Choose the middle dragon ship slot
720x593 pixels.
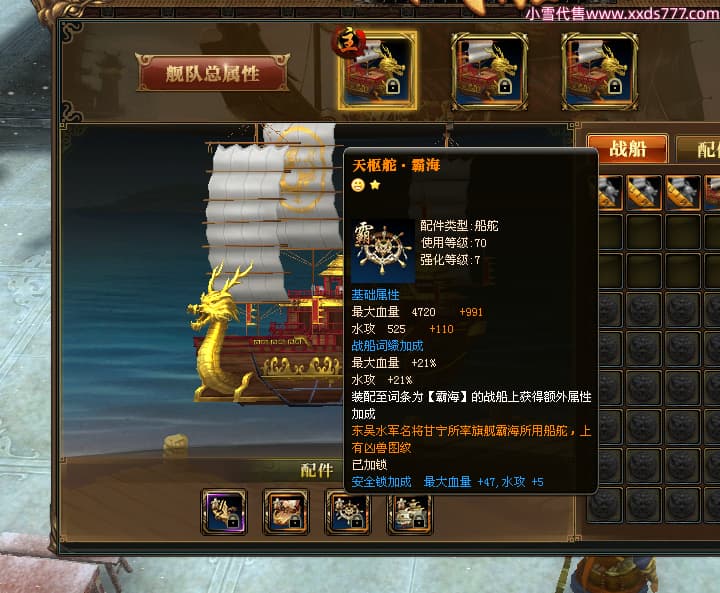tap(489, 71)
